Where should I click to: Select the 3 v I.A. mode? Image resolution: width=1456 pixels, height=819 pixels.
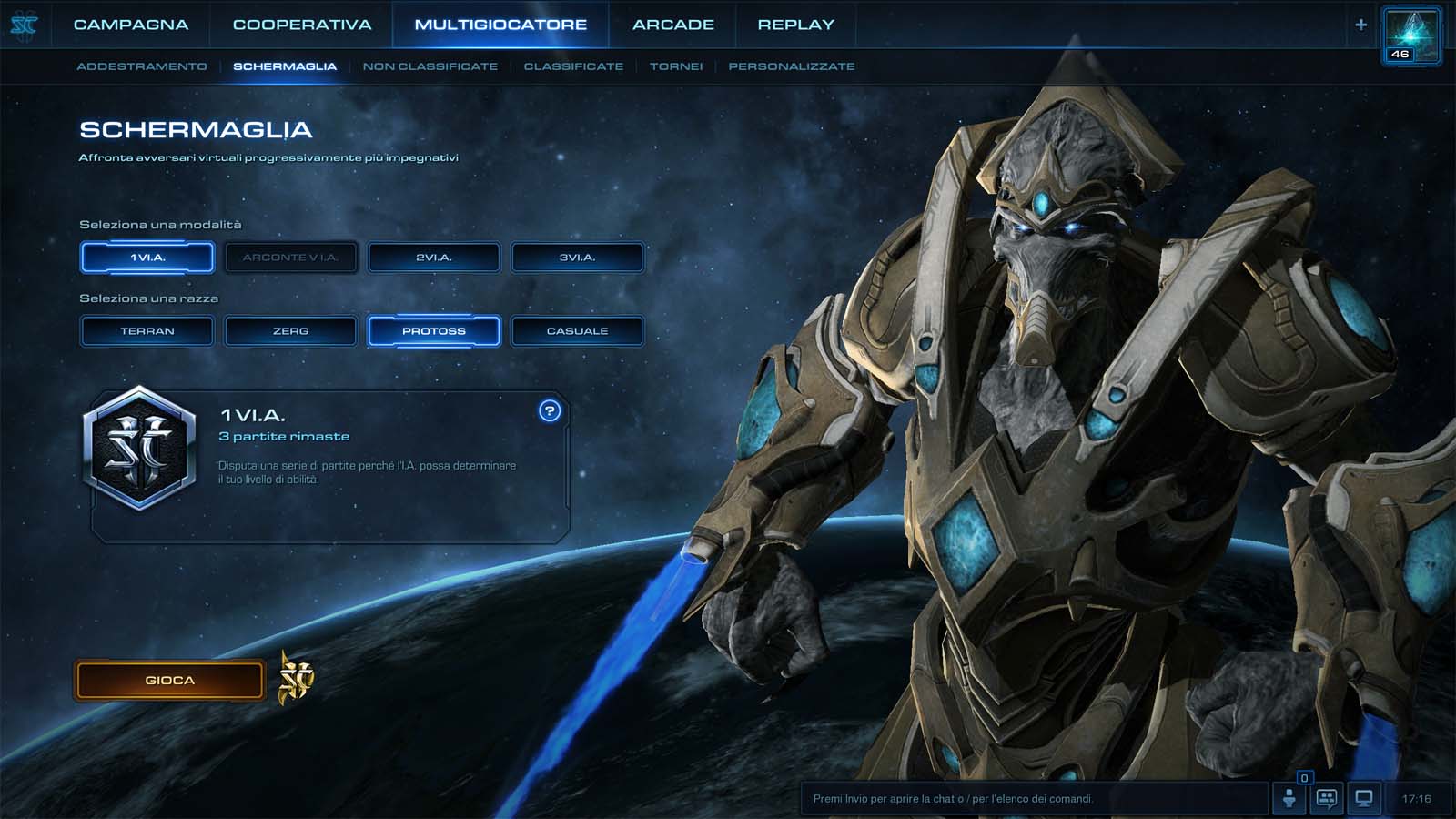pyautogui.click(x=577, y=258)
